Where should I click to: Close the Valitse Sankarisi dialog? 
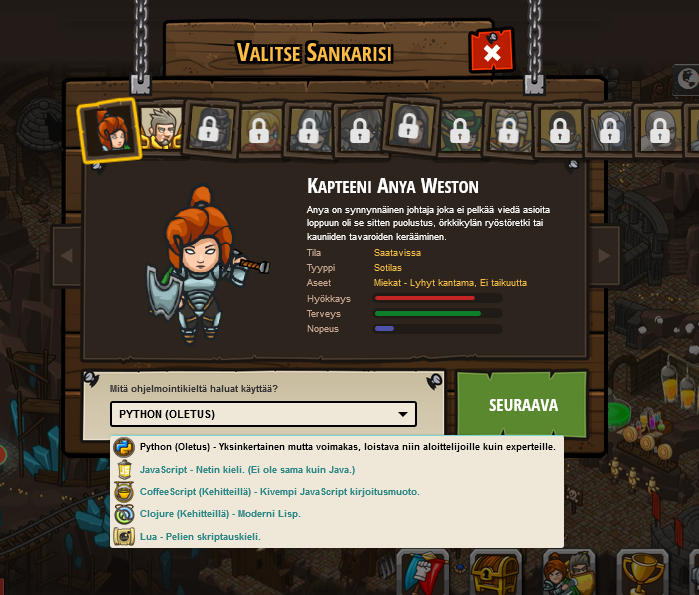pos(491,52)
